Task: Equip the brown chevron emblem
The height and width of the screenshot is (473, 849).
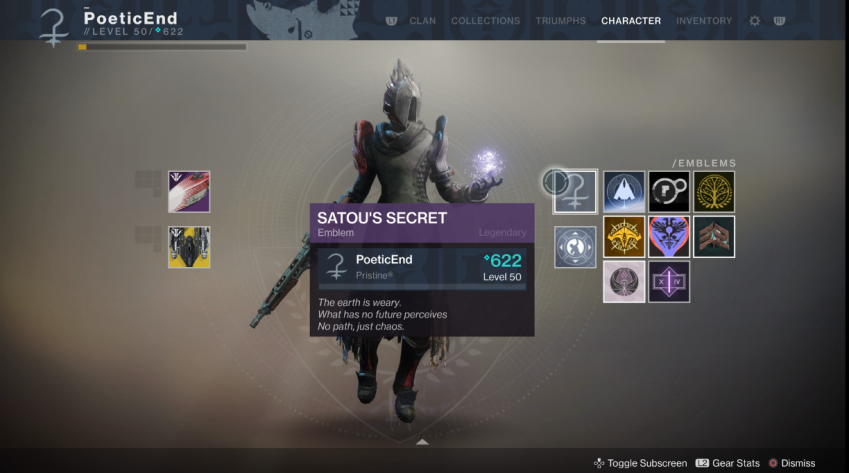Action: pyautogui.click(x=714, y=236)
